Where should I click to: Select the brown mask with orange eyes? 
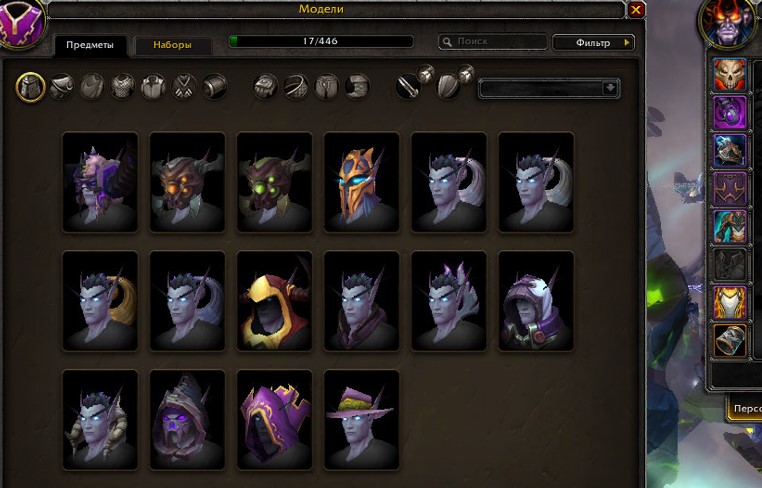click(187, 180)
